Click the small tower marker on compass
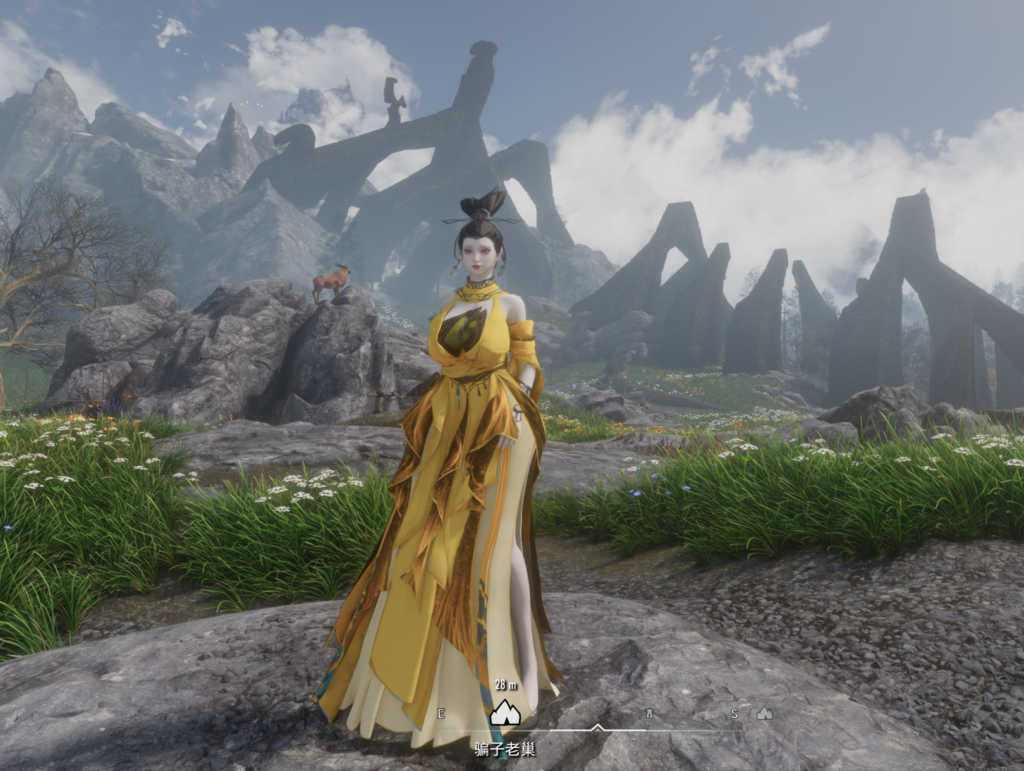 (649, 713)
